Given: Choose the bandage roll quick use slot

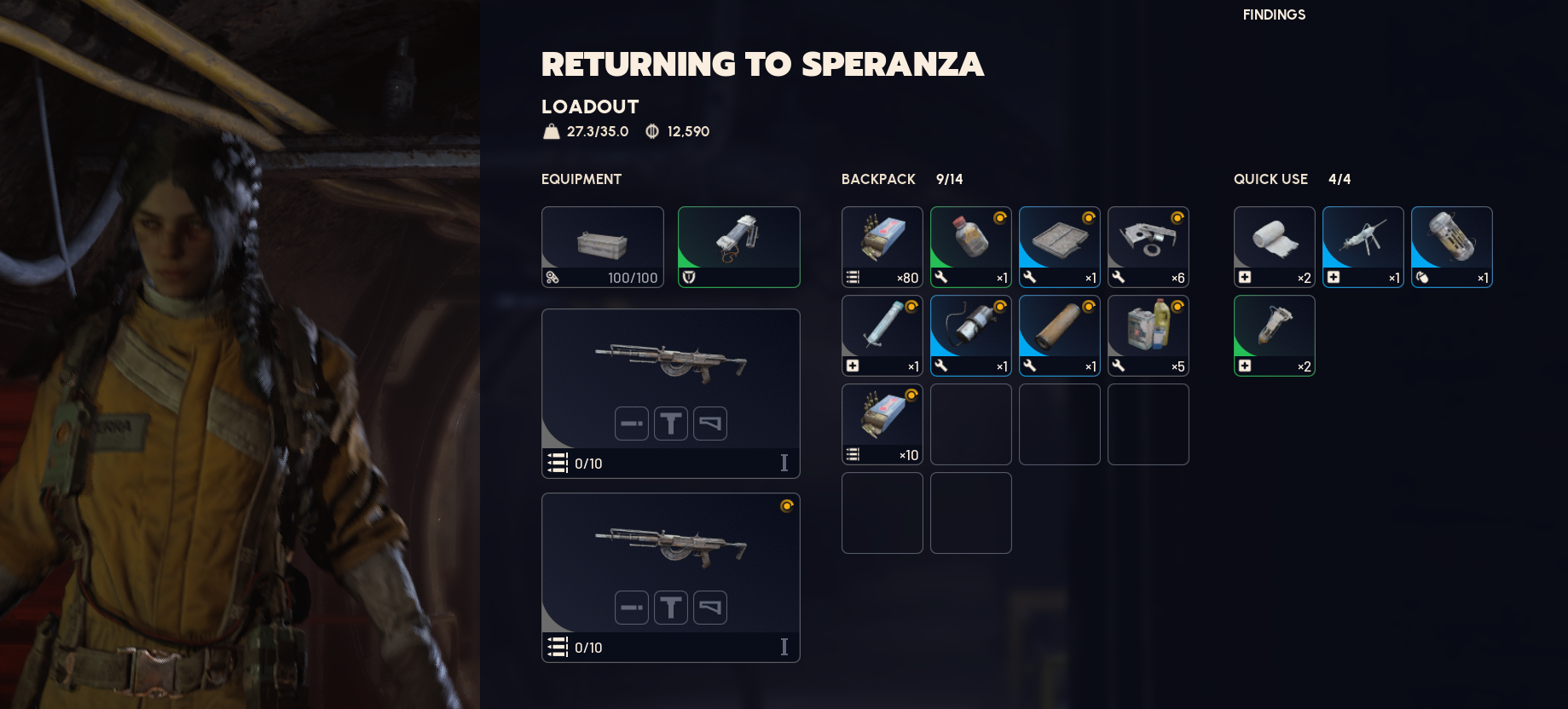Looking at the screenshot, I should [1274, 246].
